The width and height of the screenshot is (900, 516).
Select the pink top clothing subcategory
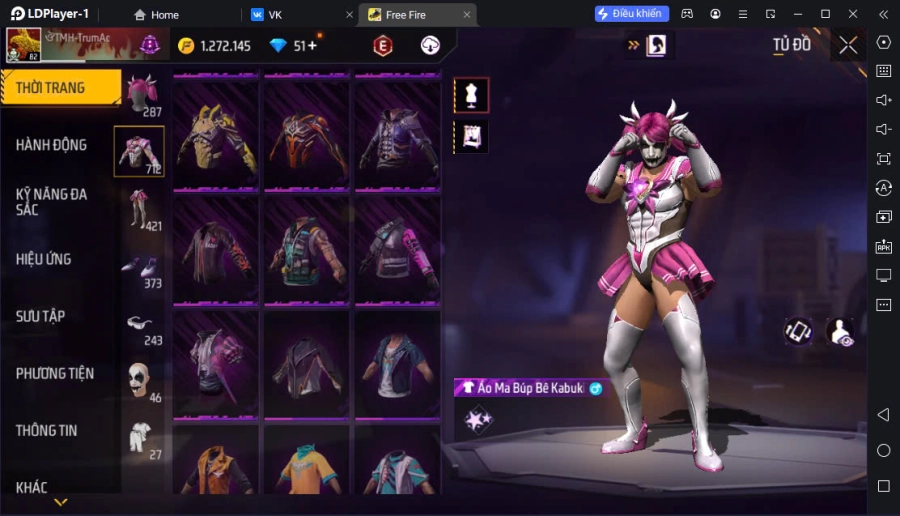click(x=139, y=151)
